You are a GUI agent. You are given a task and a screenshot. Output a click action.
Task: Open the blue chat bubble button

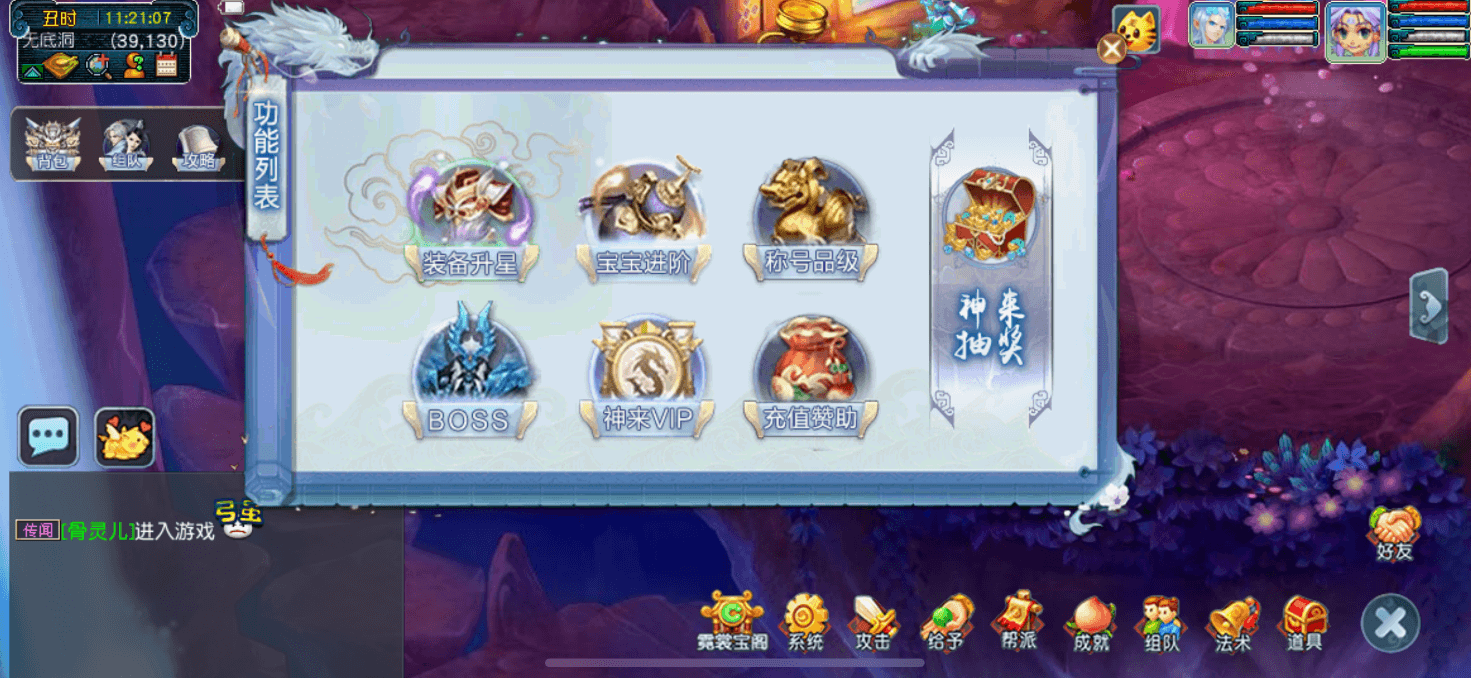[x=48, y=437]
